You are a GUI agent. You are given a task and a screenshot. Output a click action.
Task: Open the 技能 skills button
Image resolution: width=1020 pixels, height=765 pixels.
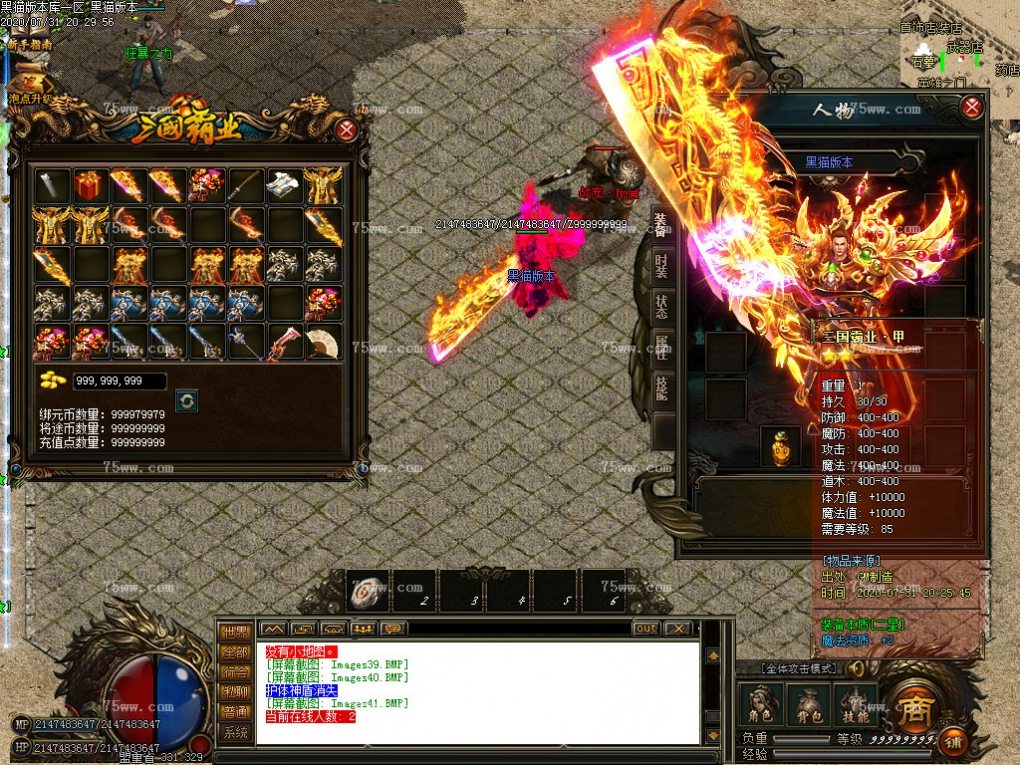(855, 706)
